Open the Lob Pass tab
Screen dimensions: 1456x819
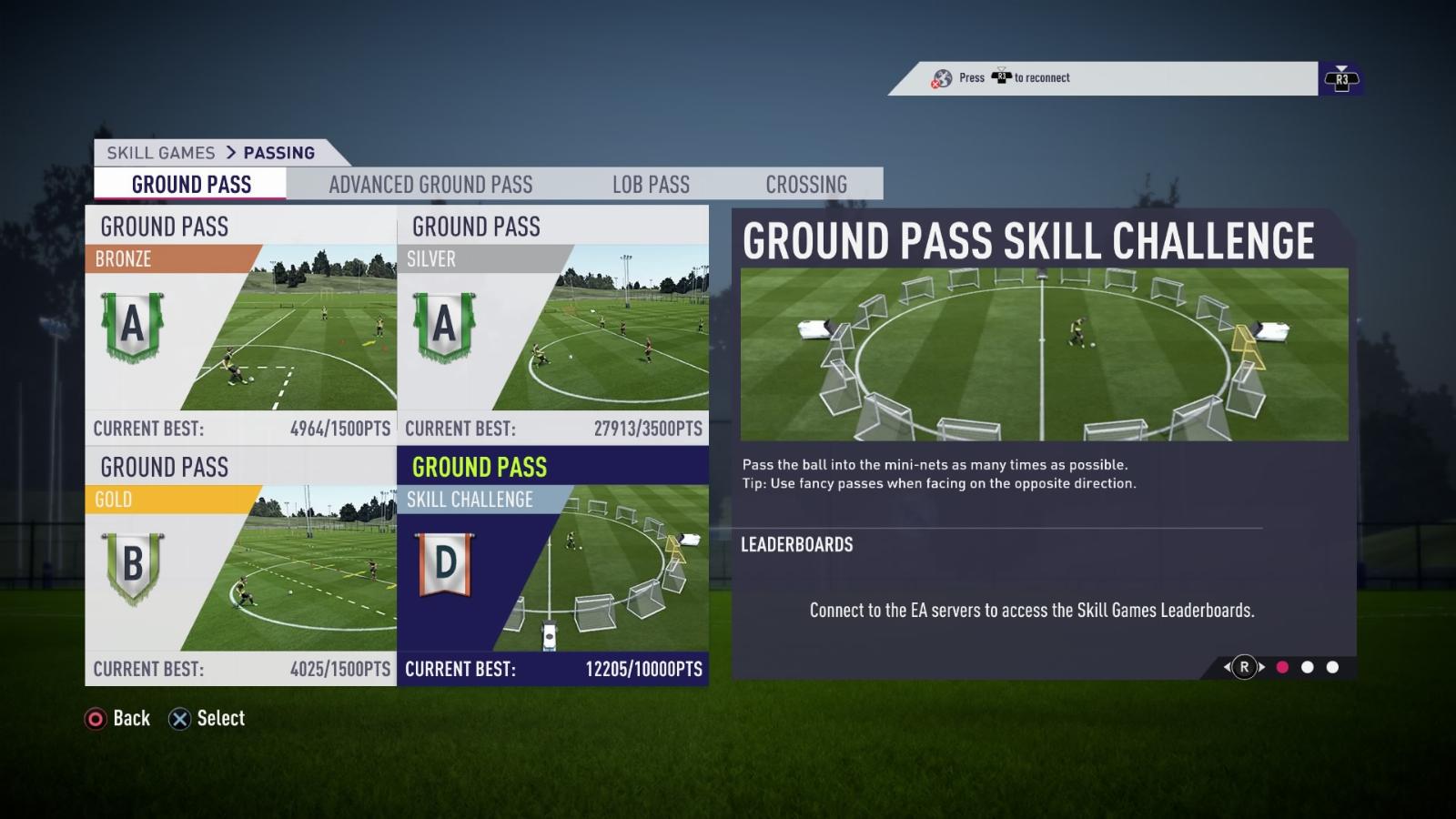point(651,185)
